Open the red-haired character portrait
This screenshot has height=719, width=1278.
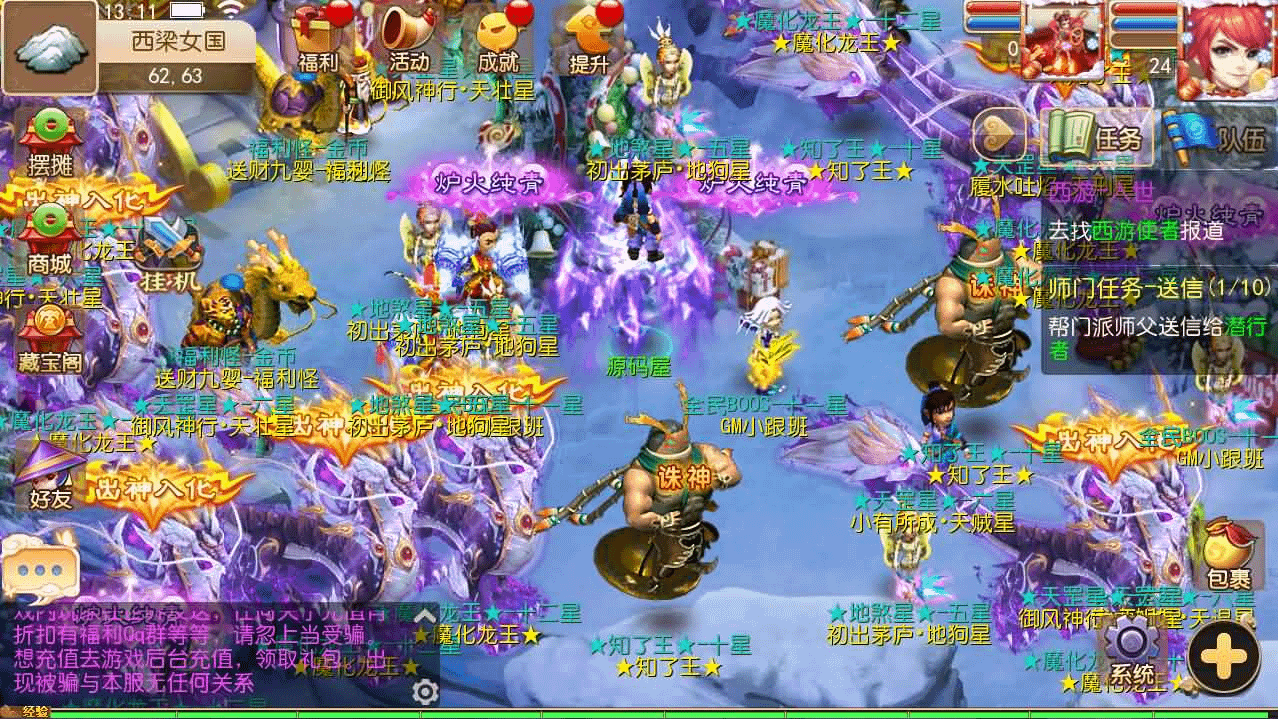pos(1225,48)
